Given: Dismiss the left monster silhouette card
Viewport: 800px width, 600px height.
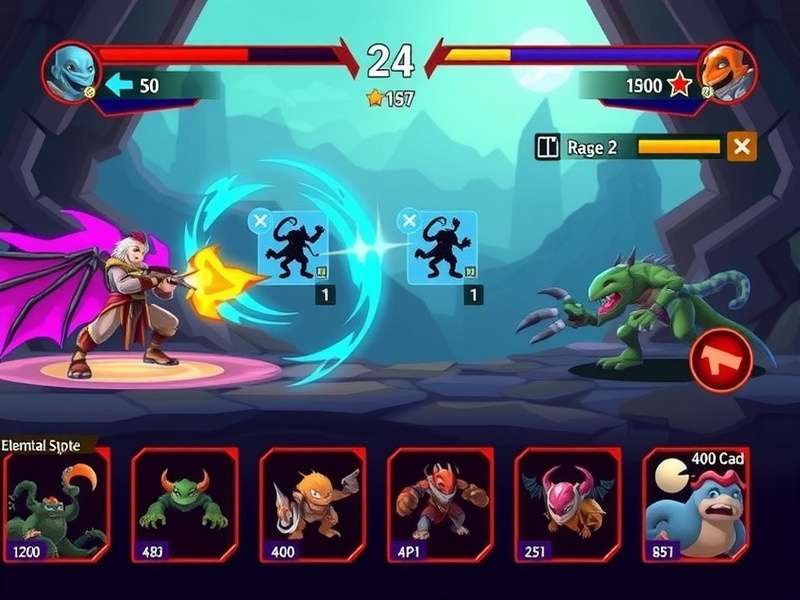Looking at the screenshot, I should [x=259, y=220].
